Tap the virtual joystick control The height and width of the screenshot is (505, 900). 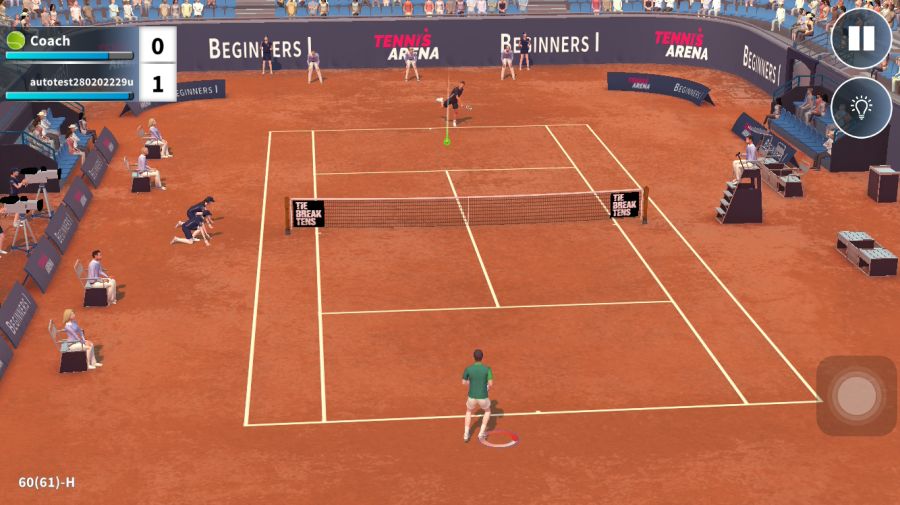tap(856, 396)
